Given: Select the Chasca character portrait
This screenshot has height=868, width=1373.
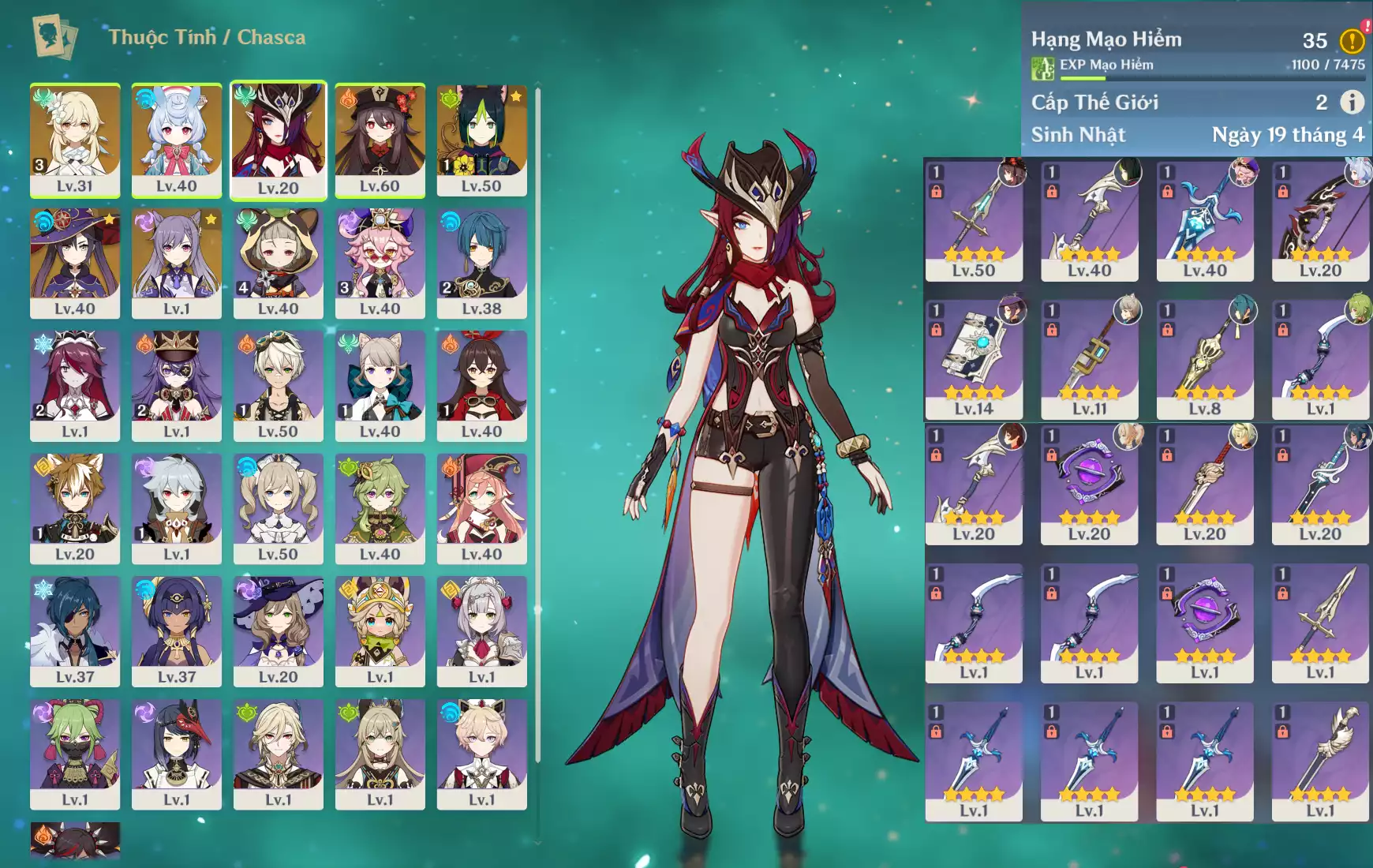Looking at the screenshot, I should point(278,140).
